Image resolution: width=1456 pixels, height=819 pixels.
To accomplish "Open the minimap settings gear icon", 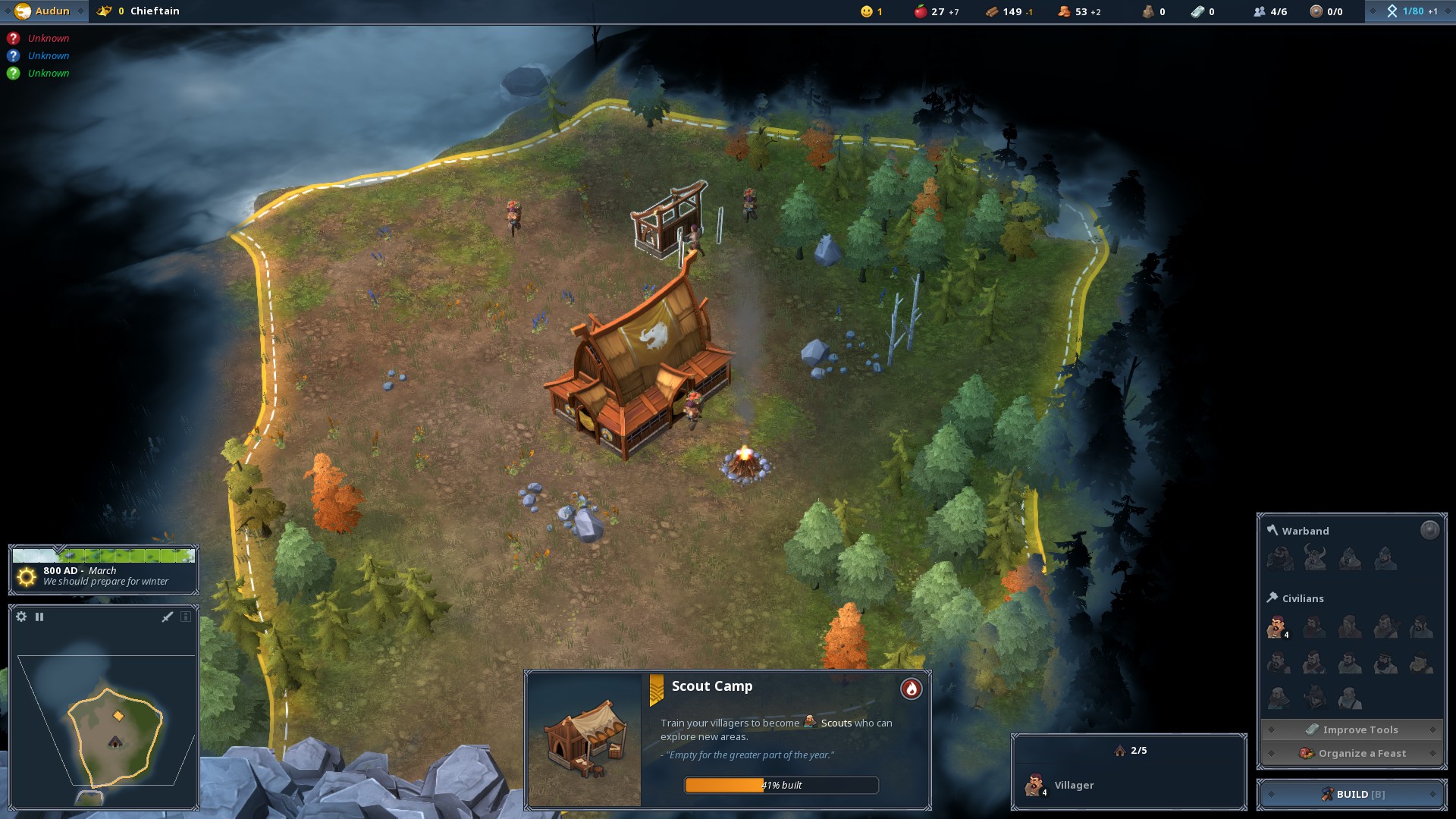I will (x=21, y=617).
